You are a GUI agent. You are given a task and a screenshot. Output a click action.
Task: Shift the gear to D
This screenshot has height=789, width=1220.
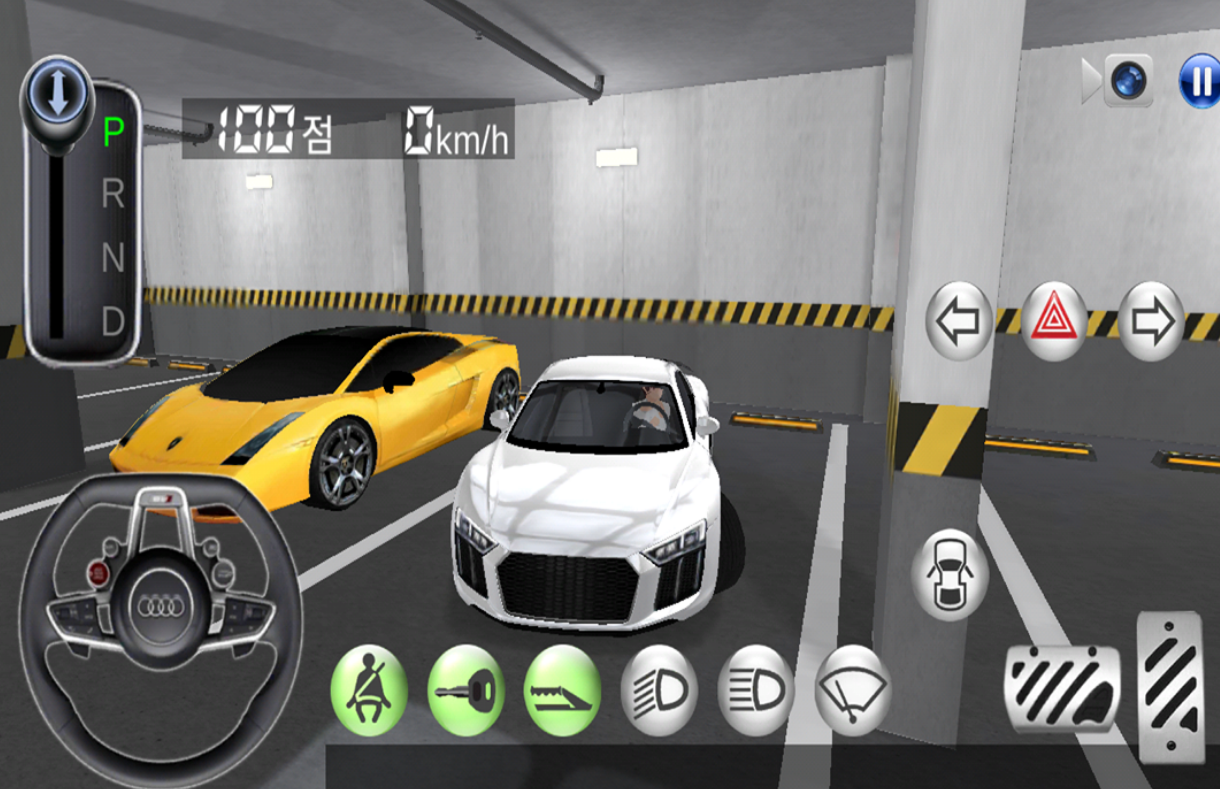(x=113, y=322)
